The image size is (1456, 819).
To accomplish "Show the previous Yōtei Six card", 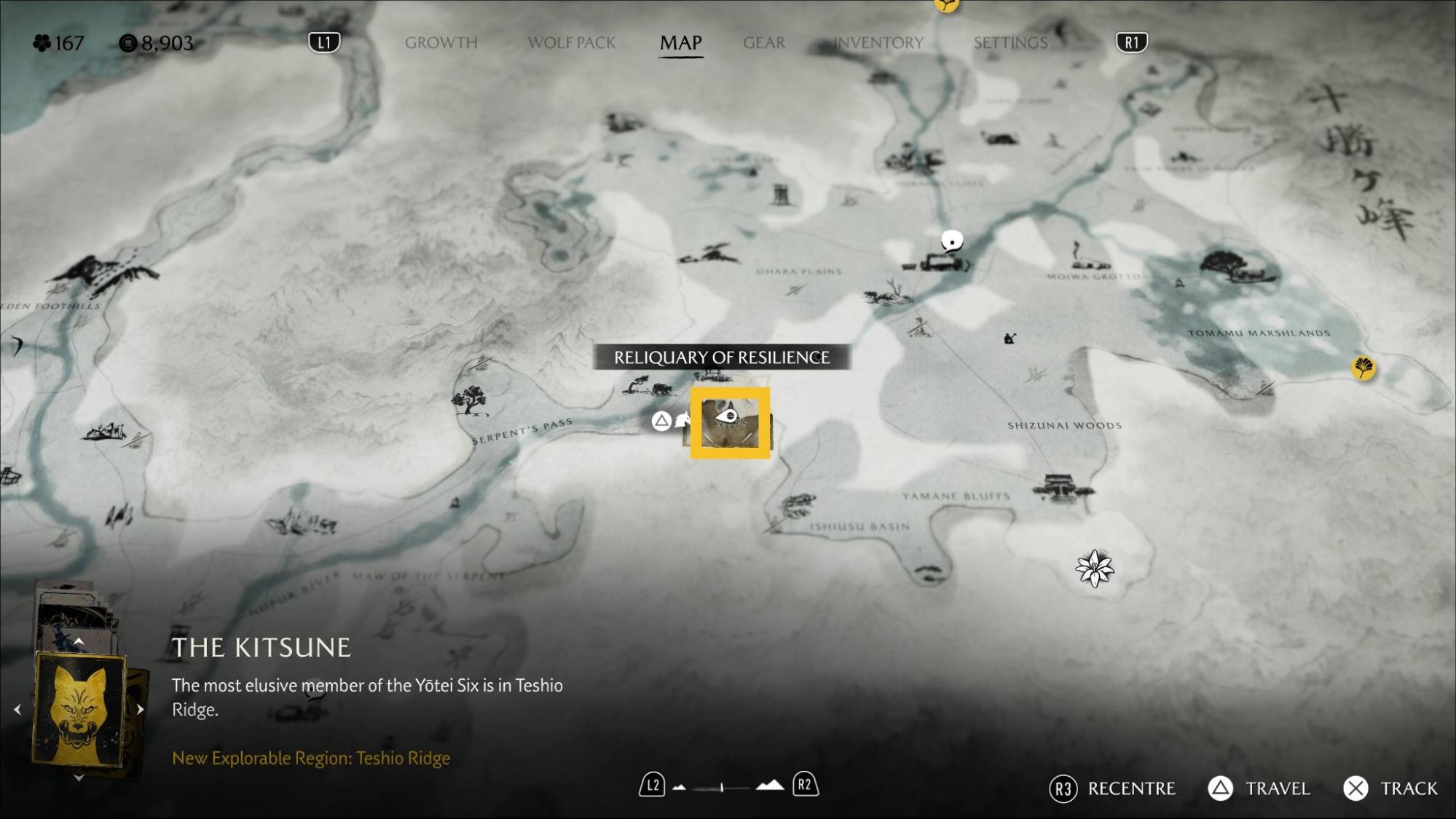I will tap(17, 709).
